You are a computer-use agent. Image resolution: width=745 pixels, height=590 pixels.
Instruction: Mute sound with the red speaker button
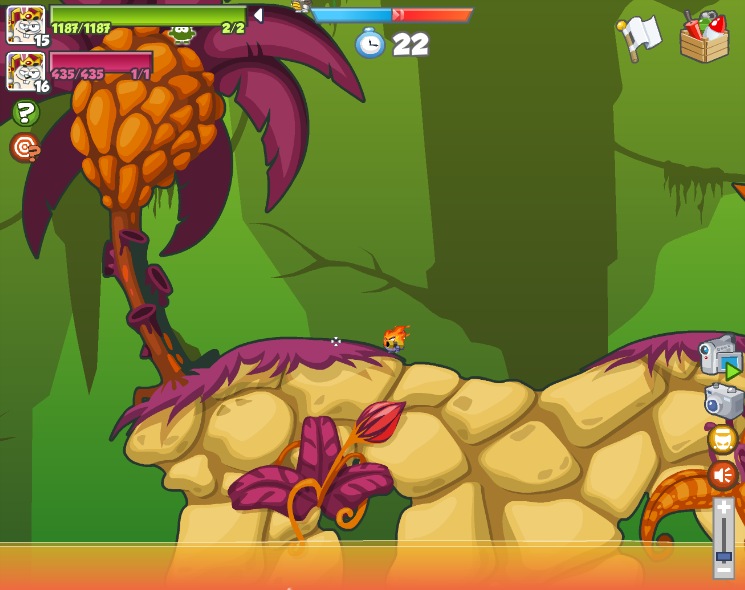point(722,474)
